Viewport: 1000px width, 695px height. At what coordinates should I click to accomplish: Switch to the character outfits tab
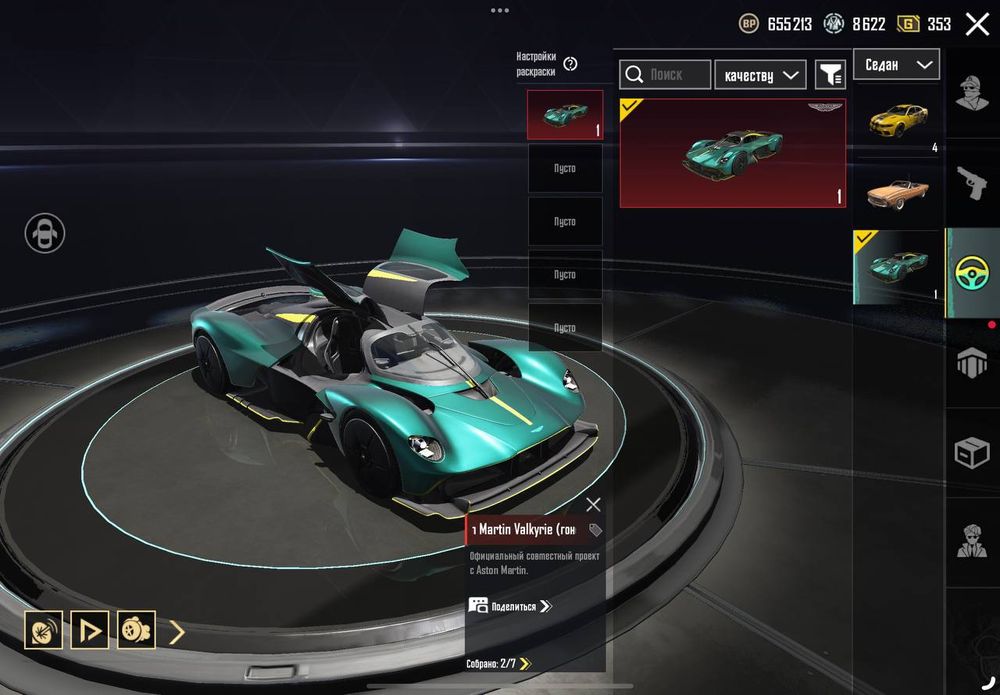click(972, 95)
